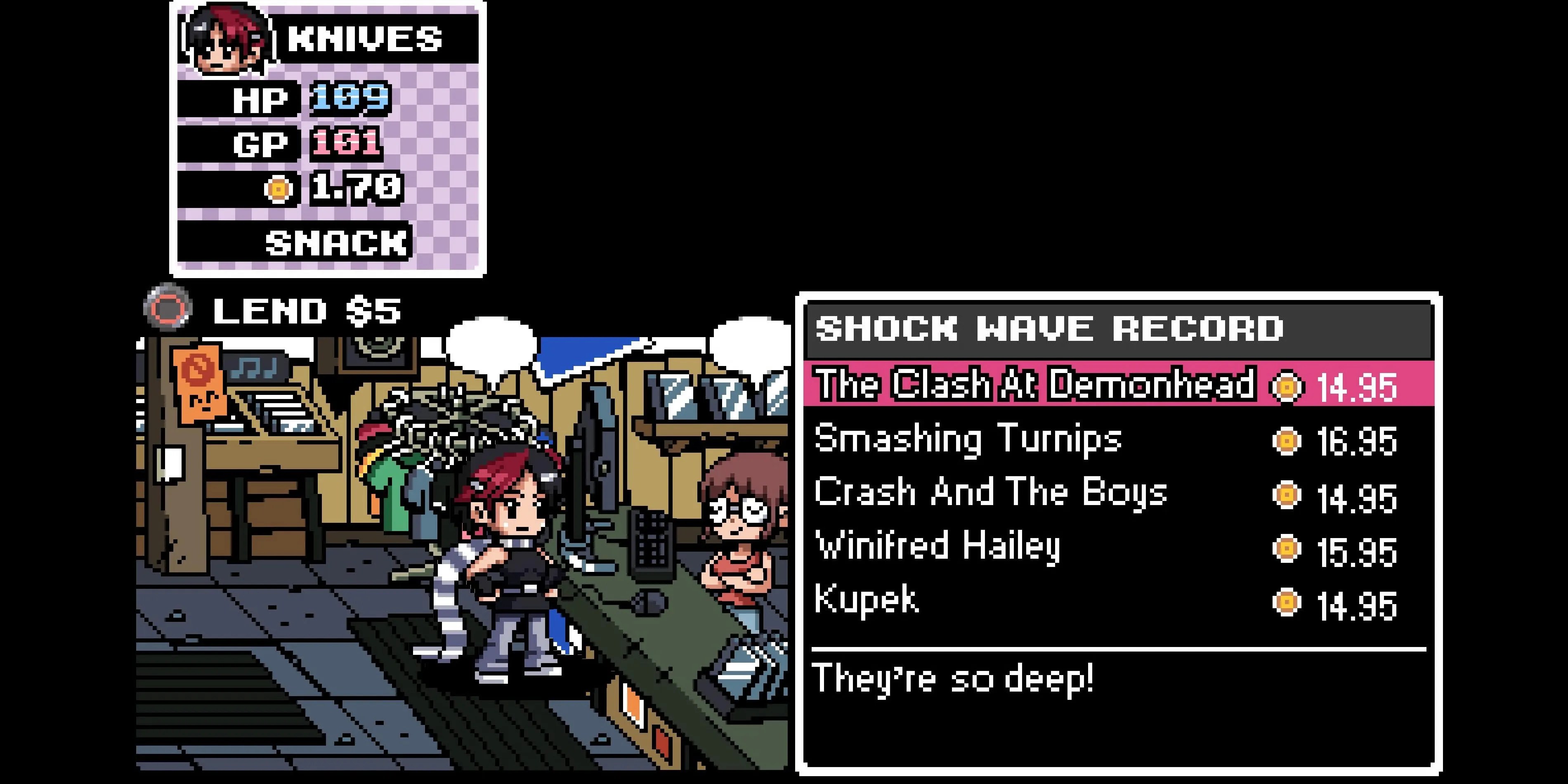The width and height of the screenshot is (1568, 784).
Task: Select The Clash At Demonhead record
Action: pos(1035,387)
